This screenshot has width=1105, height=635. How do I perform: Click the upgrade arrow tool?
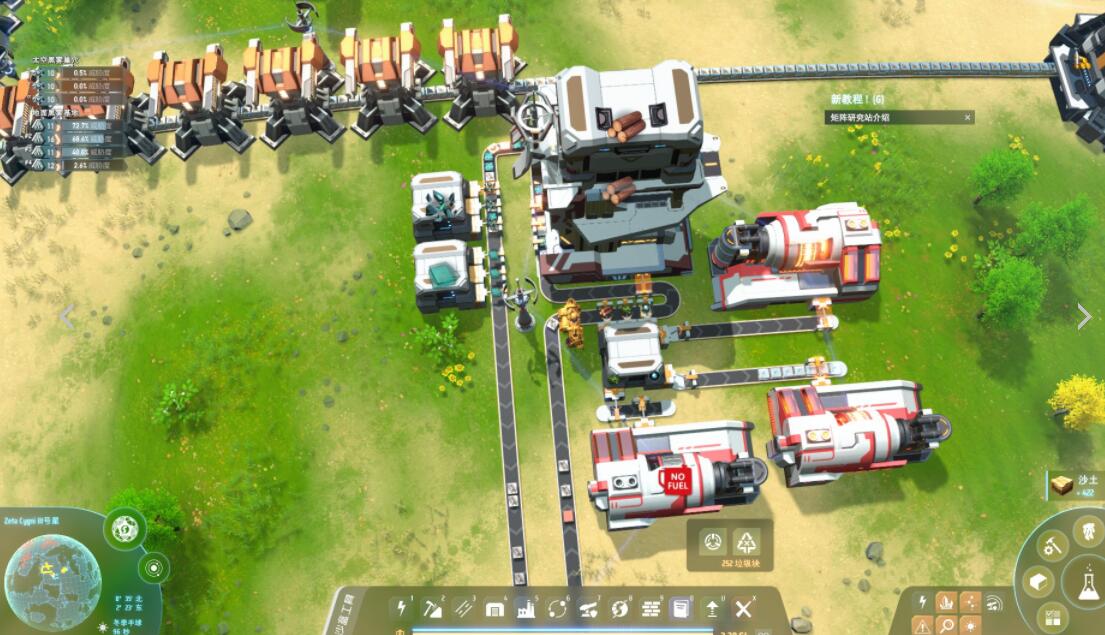[x=712, y=608]
